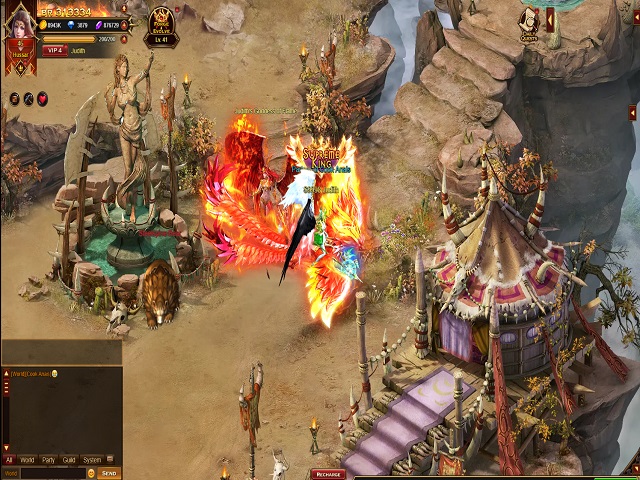
Task: Click the Recharge button
Action: [328, 474]
